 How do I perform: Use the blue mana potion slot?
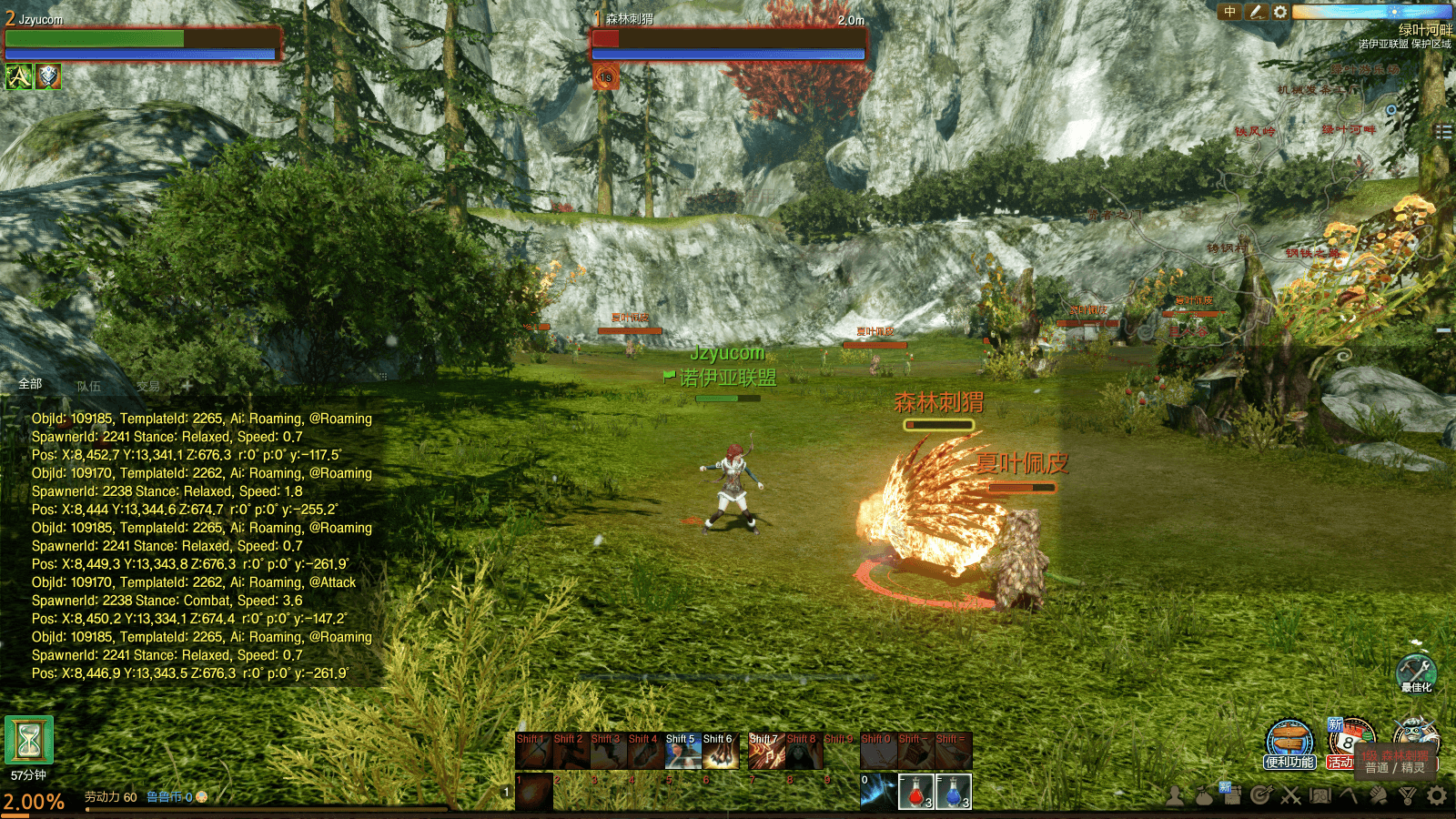(x=953, y=792)
